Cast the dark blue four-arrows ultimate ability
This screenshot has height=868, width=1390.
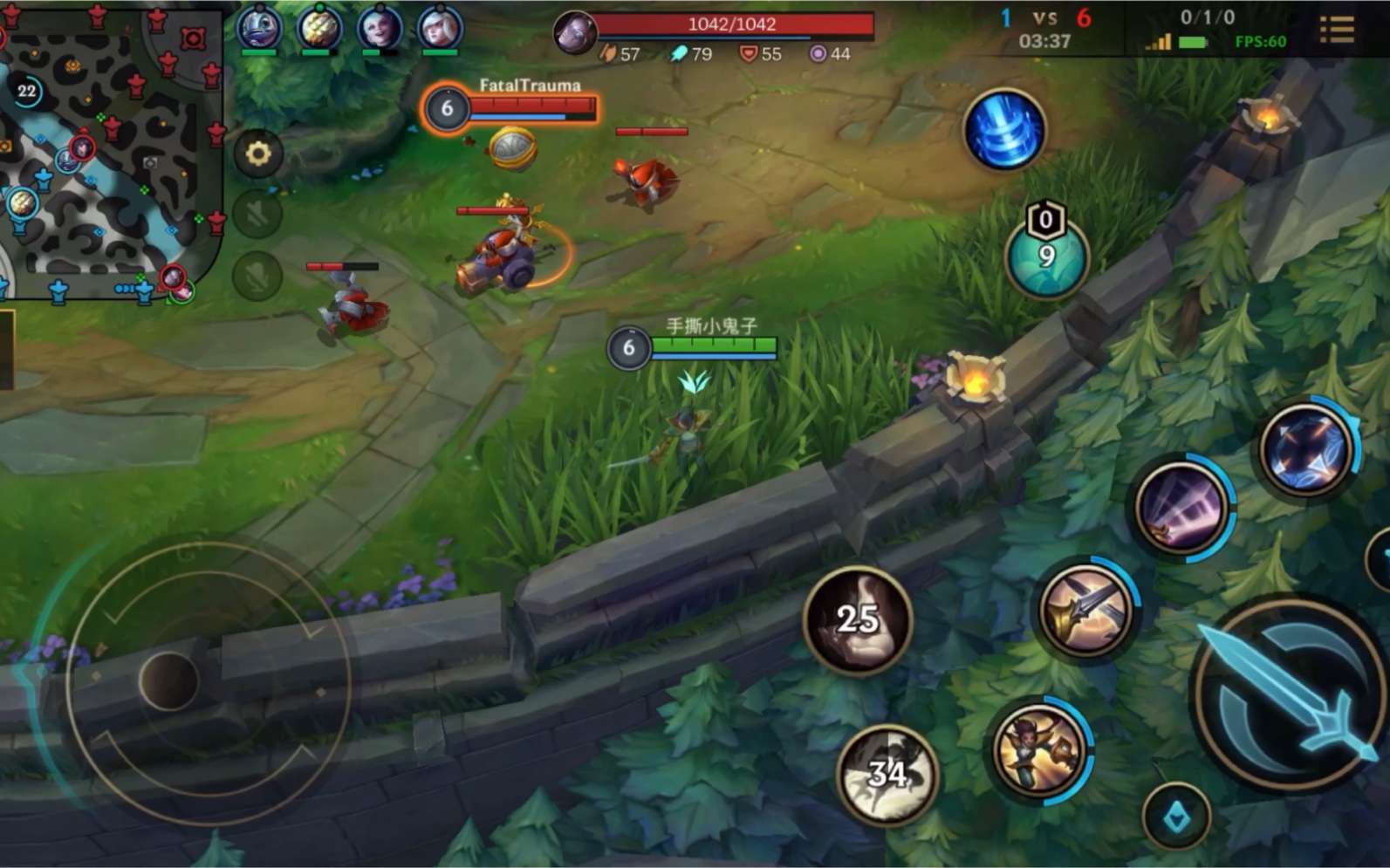[x=1306, y=448]
